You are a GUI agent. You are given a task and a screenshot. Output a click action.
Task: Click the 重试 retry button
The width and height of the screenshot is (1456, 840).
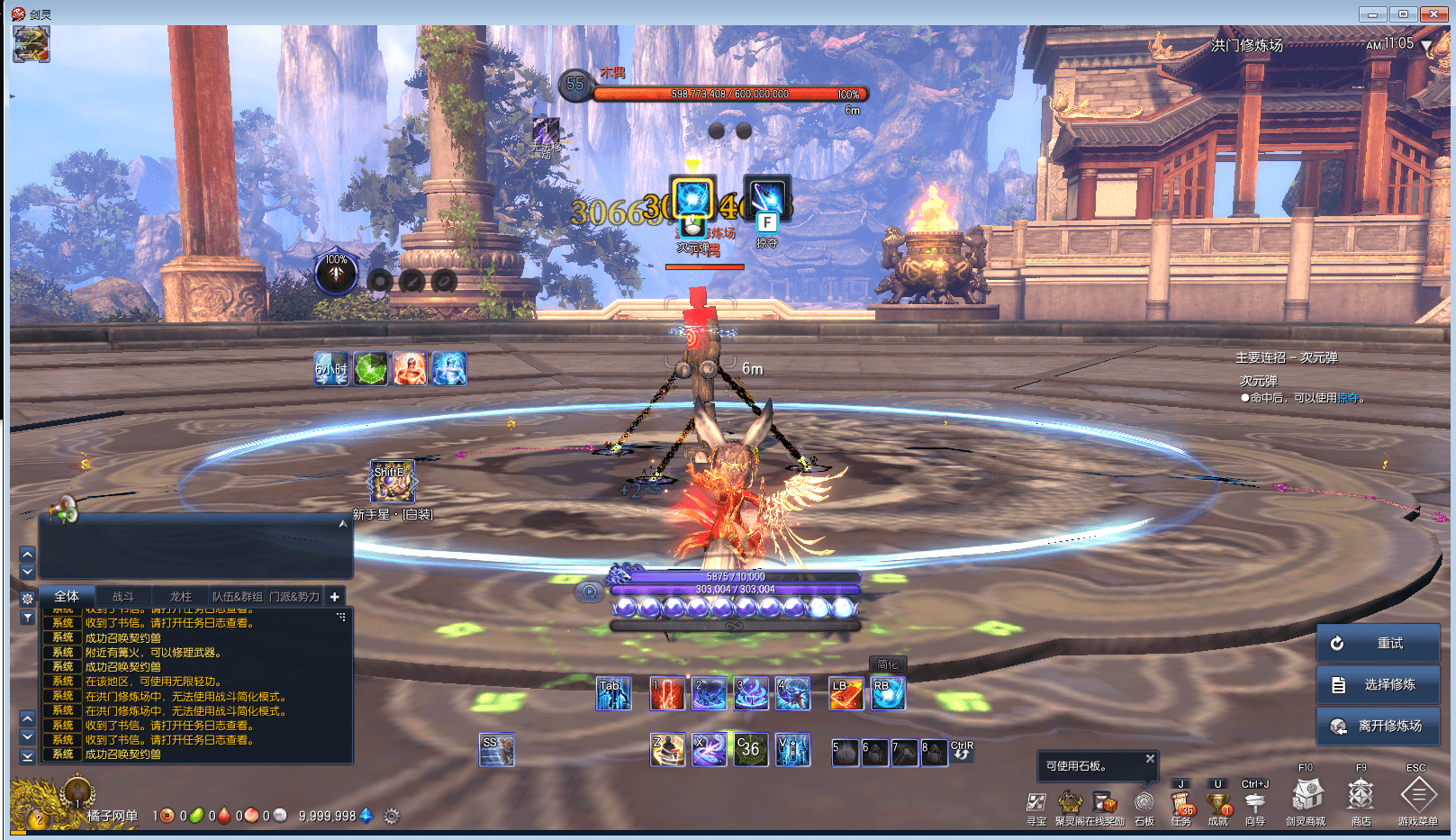point(1378,643)
